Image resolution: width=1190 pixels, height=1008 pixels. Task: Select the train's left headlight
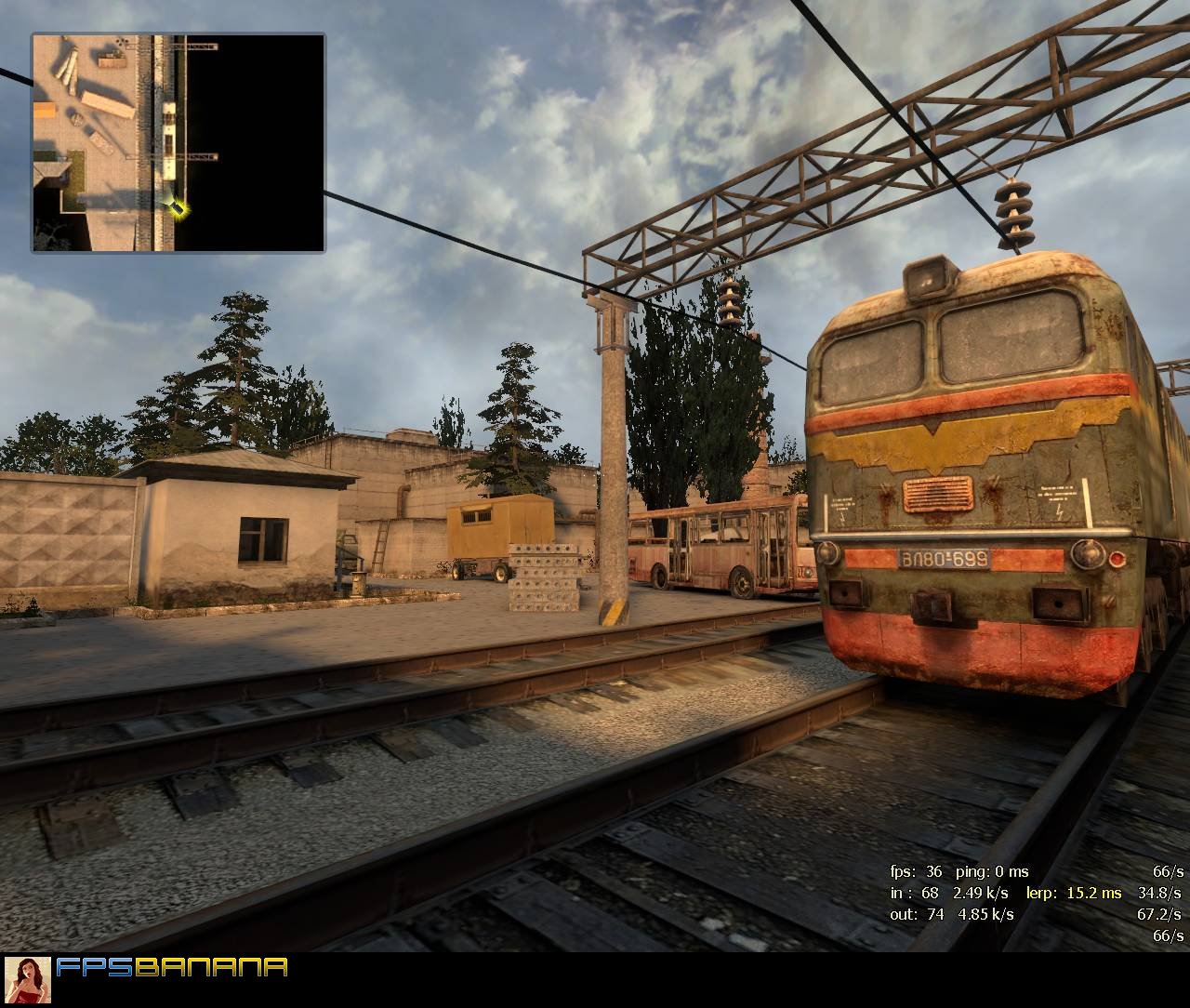coord(827,552)
